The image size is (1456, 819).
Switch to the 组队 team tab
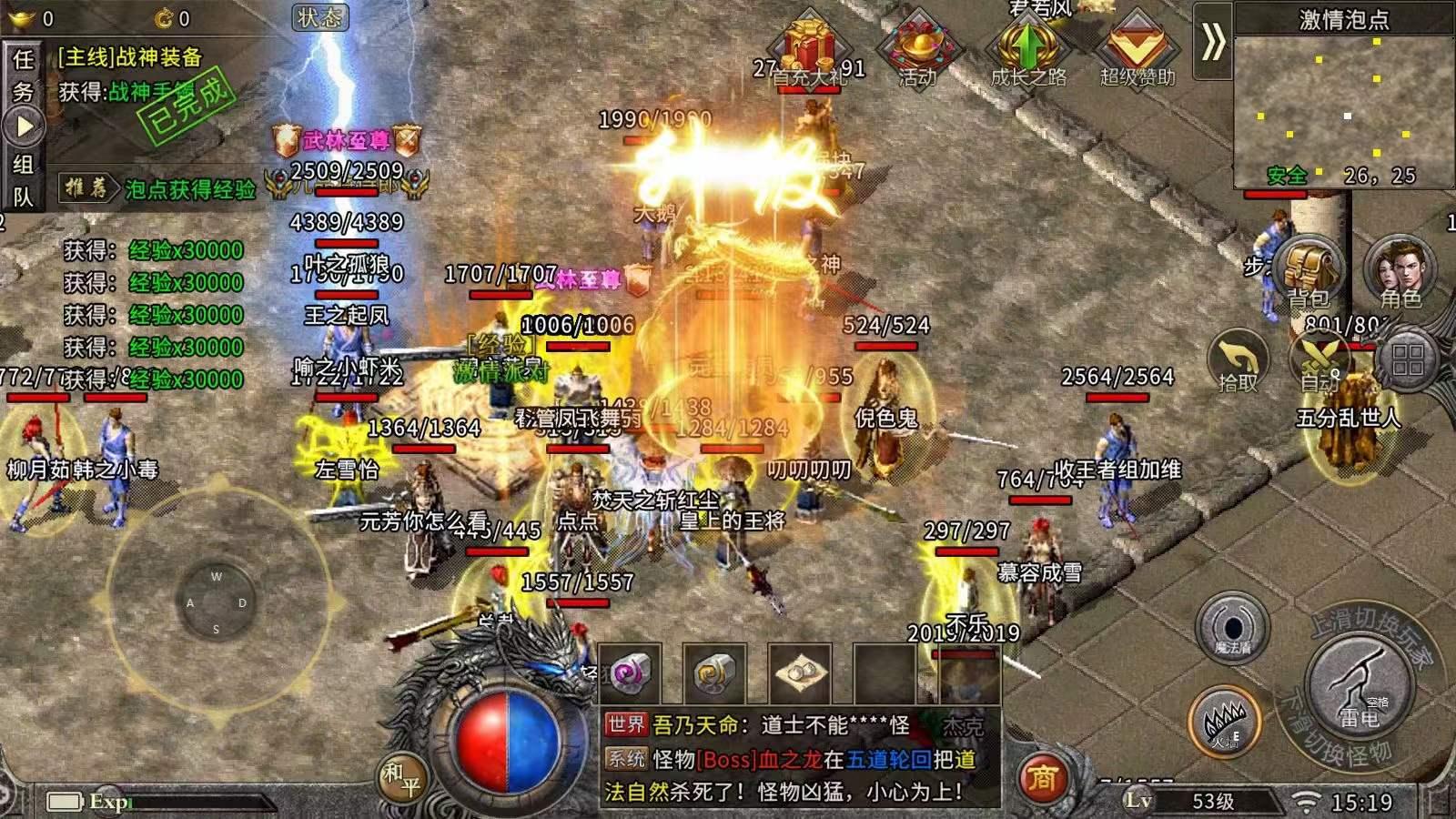[23, 180]
